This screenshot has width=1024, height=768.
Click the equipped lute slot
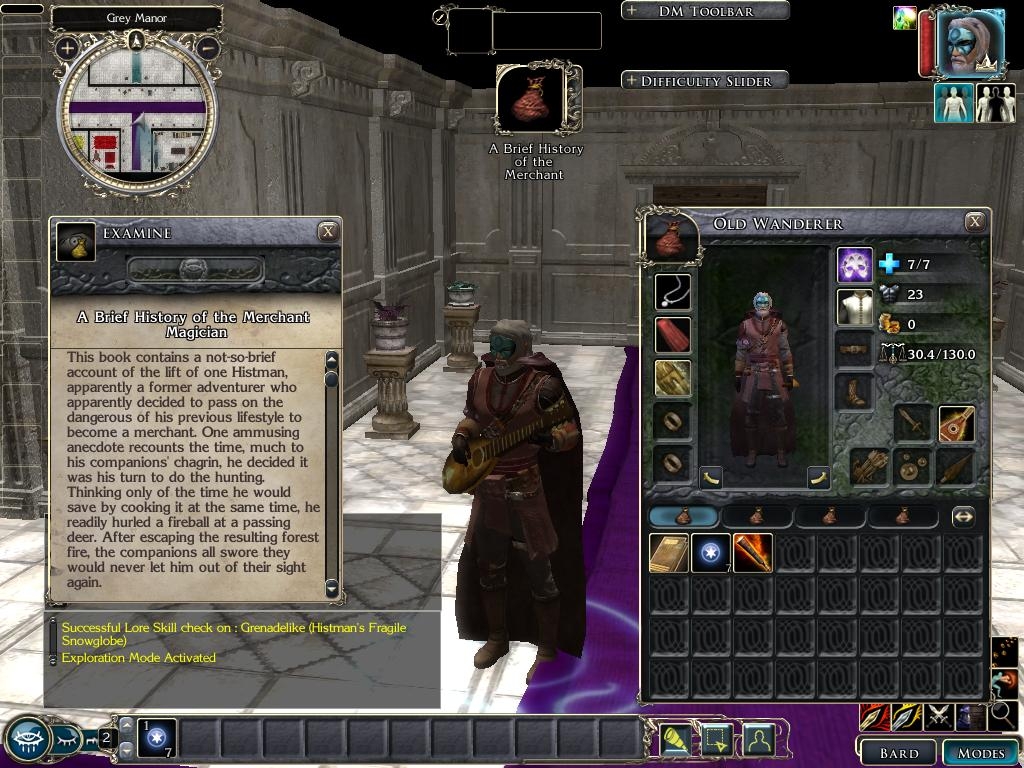[956, 424]
